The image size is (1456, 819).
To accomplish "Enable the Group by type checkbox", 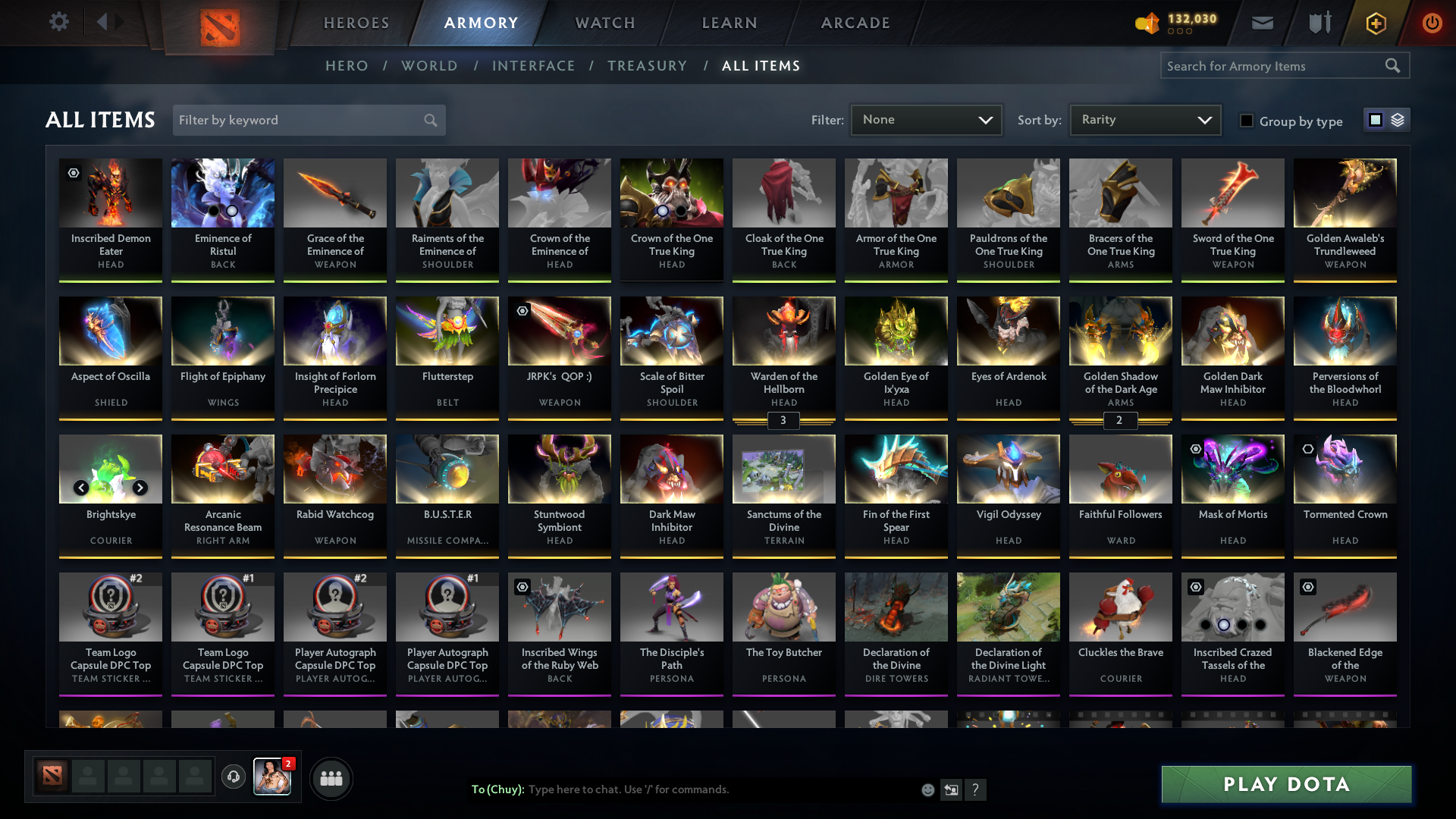I will click(1247, 121).
